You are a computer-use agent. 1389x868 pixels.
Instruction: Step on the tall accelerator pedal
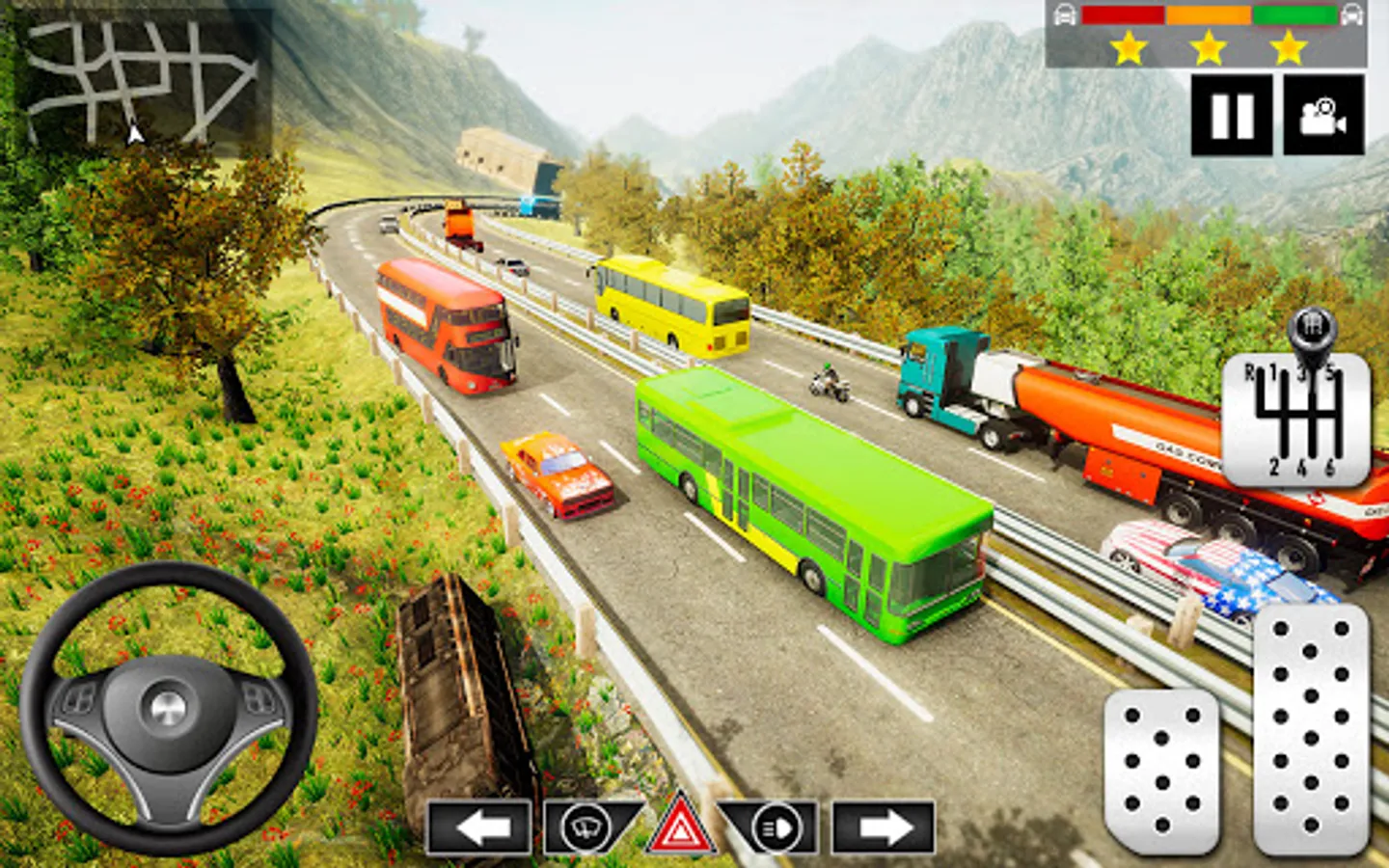[x=1310, y=728]
